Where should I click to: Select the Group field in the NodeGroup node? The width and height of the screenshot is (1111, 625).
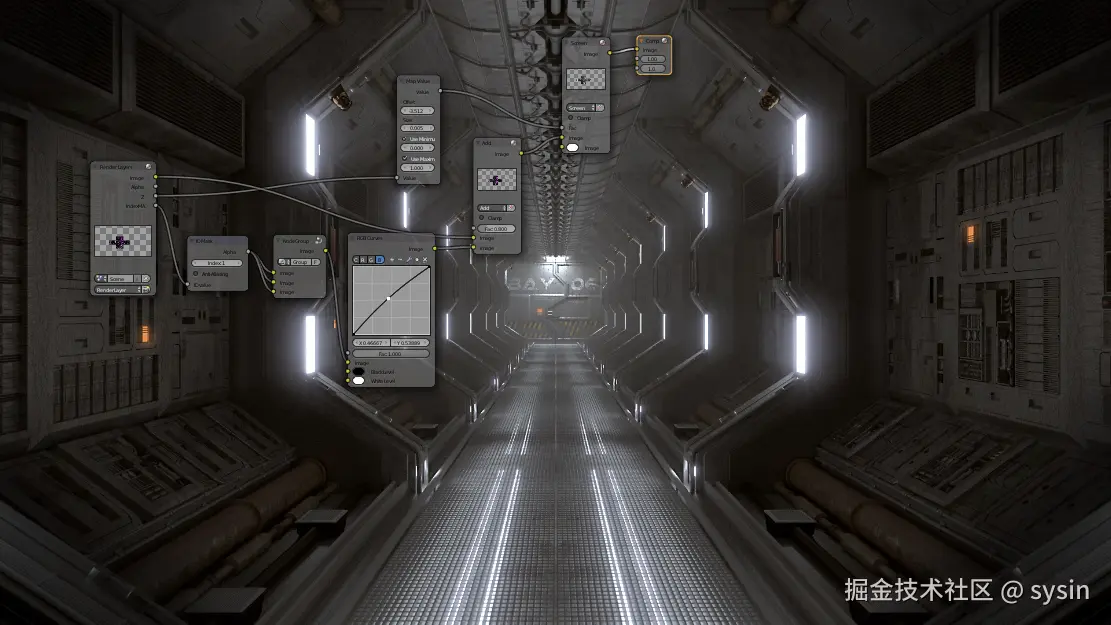[x=299, y=260]
